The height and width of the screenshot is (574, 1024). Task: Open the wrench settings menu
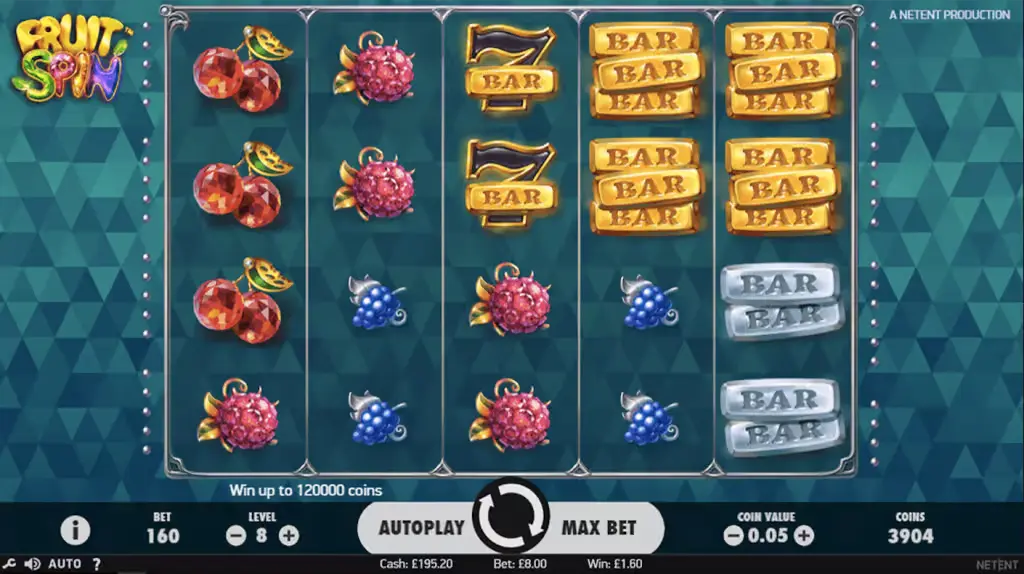tap(9, 564)
